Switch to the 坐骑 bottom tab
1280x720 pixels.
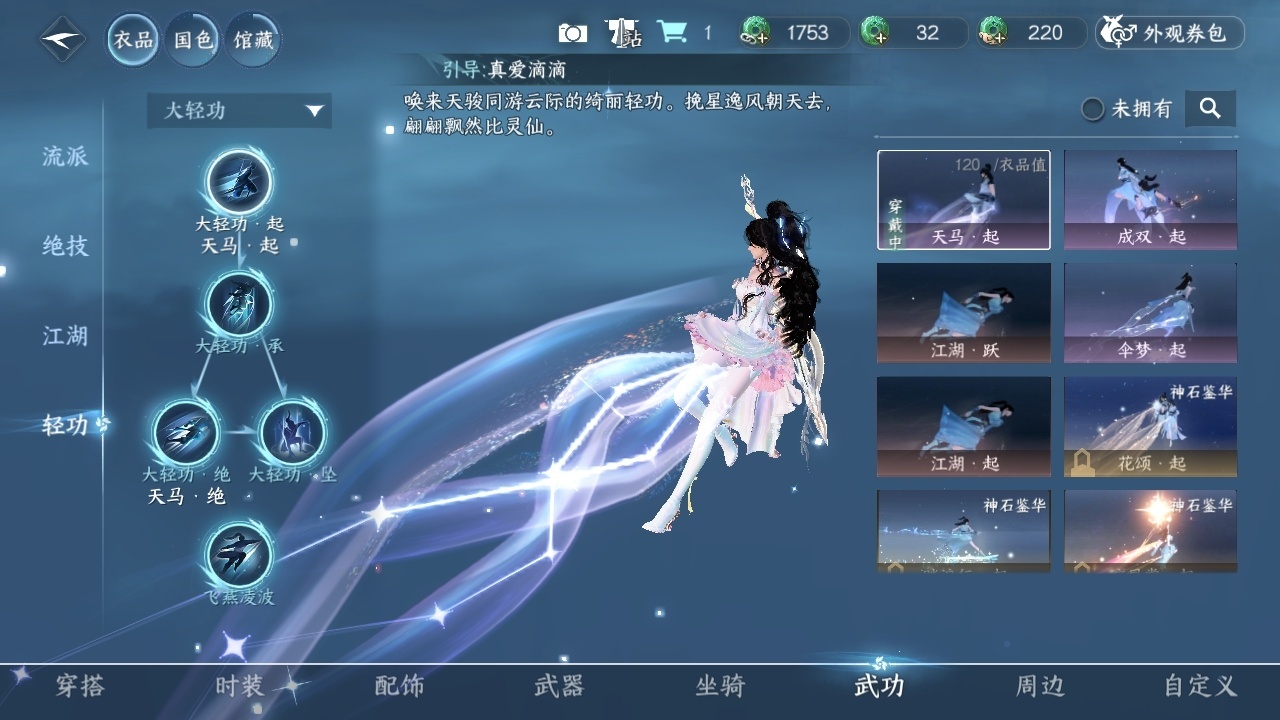point(720,686)
